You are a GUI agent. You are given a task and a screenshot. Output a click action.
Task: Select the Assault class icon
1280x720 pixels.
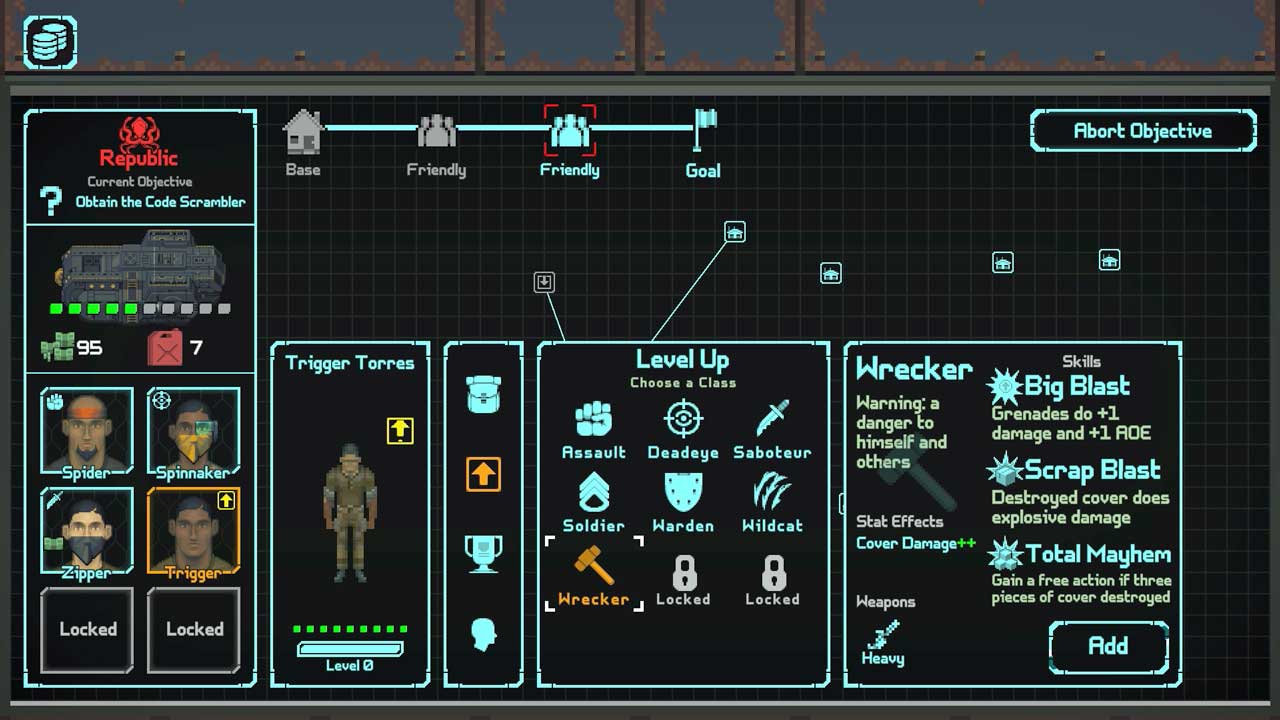click(594, 420)
